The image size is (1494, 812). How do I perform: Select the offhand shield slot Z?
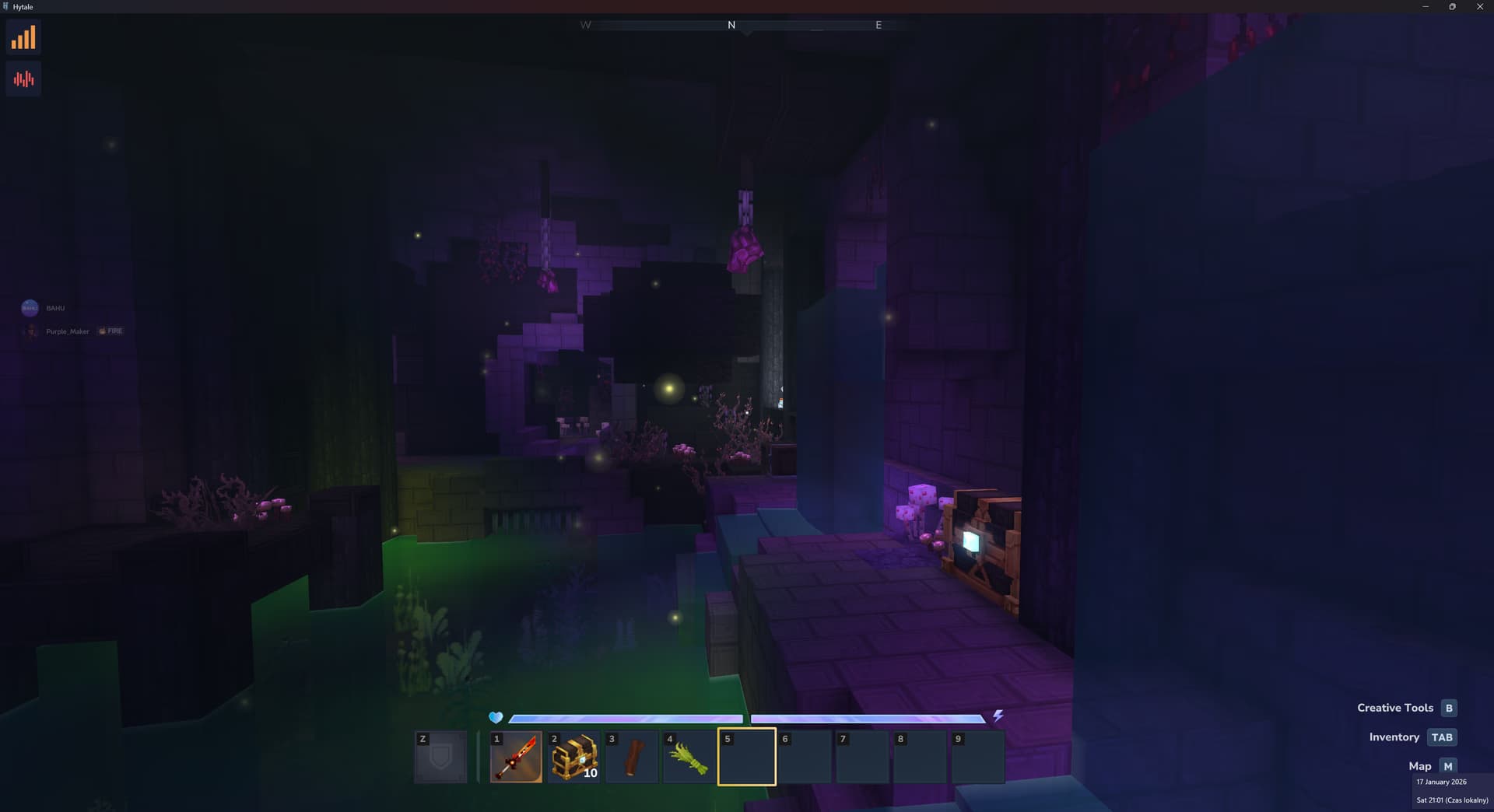440,756
